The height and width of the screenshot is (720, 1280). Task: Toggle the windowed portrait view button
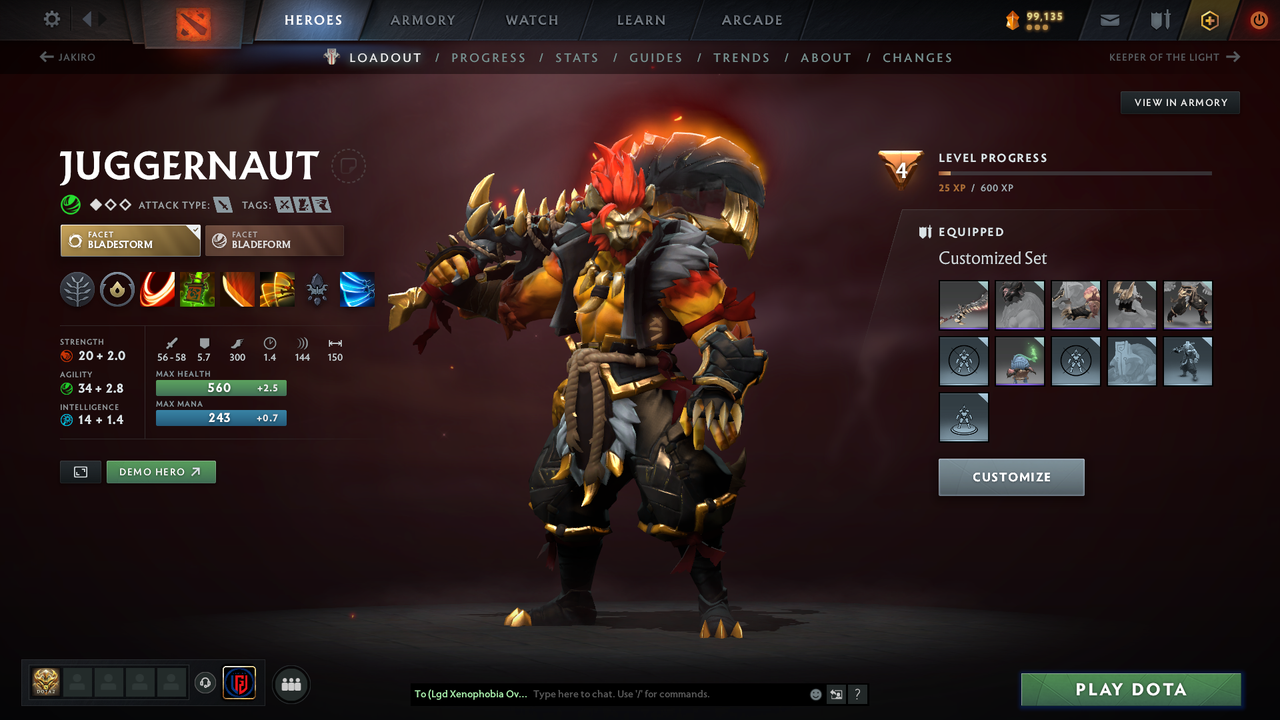[x=80, y=471]
